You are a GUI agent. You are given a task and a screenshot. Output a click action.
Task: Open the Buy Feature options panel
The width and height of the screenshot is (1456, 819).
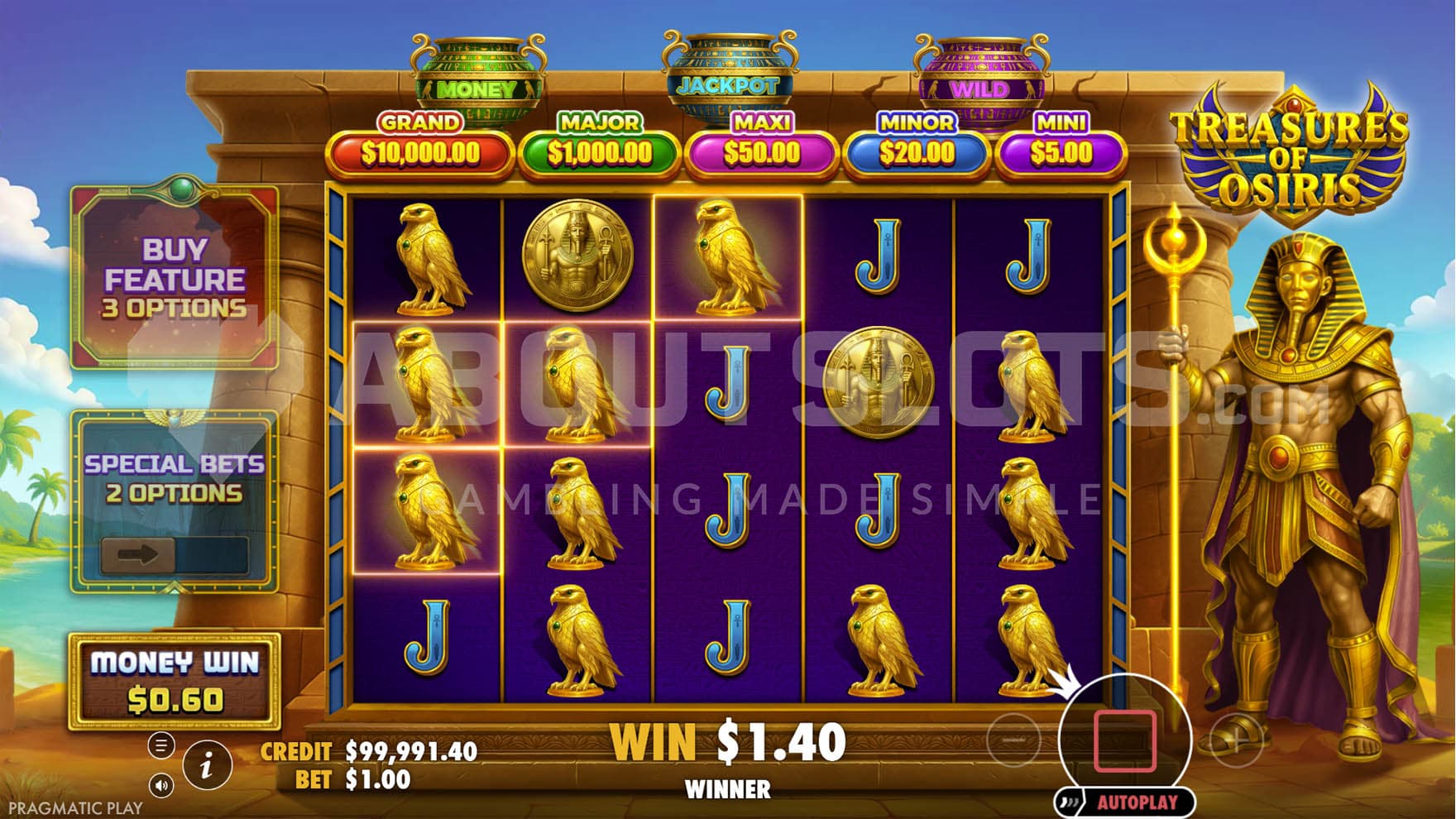click(174, 278)
